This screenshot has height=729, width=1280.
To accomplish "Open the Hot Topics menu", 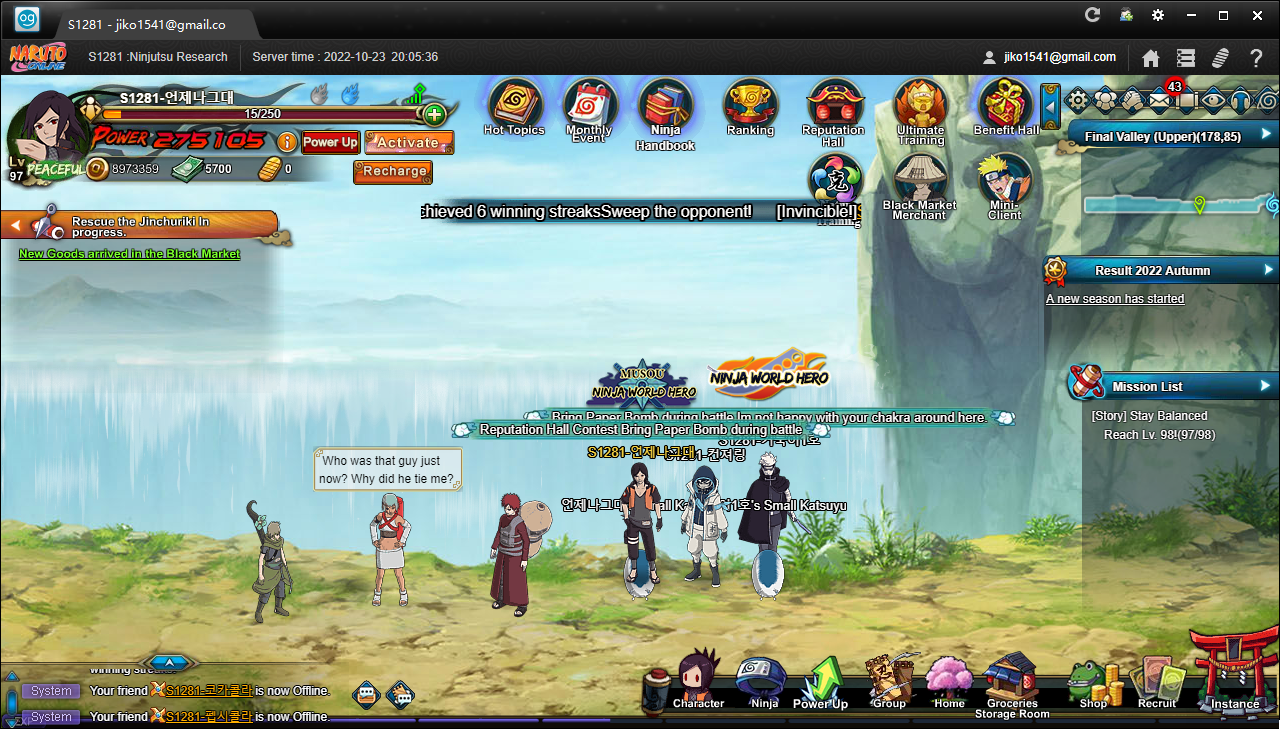I will pyautogui.click(x=514, y=106).
